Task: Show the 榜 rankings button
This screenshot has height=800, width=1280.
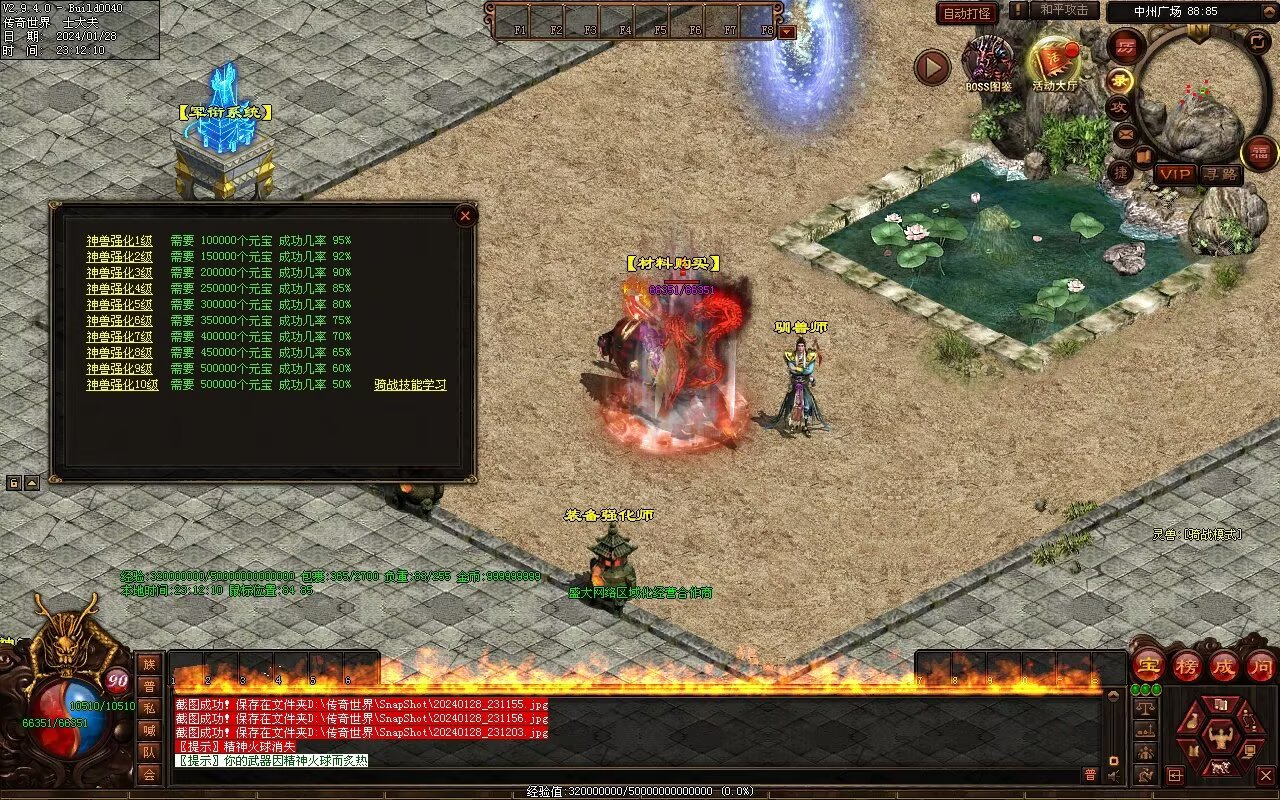Action: click(1186, 665)
